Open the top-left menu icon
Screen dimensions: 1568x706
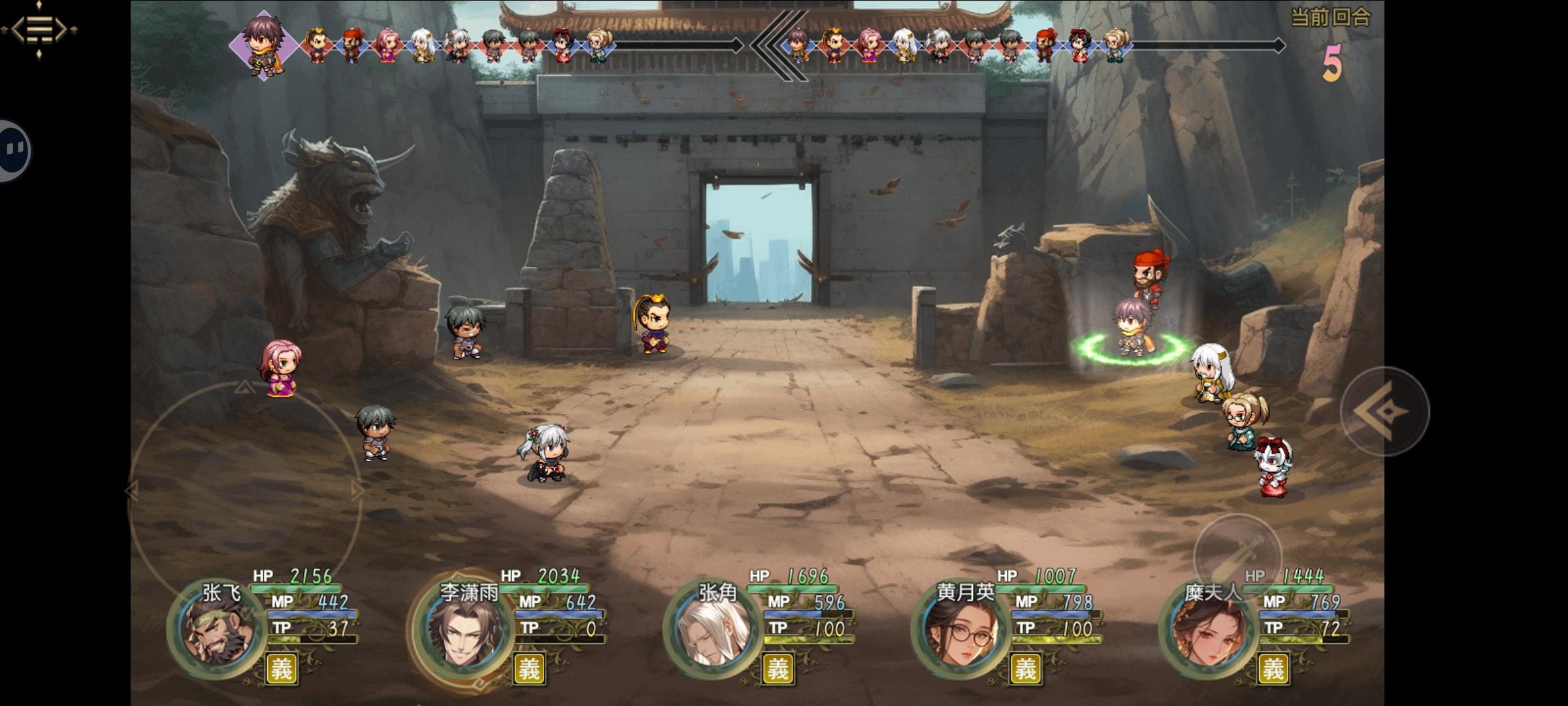(39, 29)
